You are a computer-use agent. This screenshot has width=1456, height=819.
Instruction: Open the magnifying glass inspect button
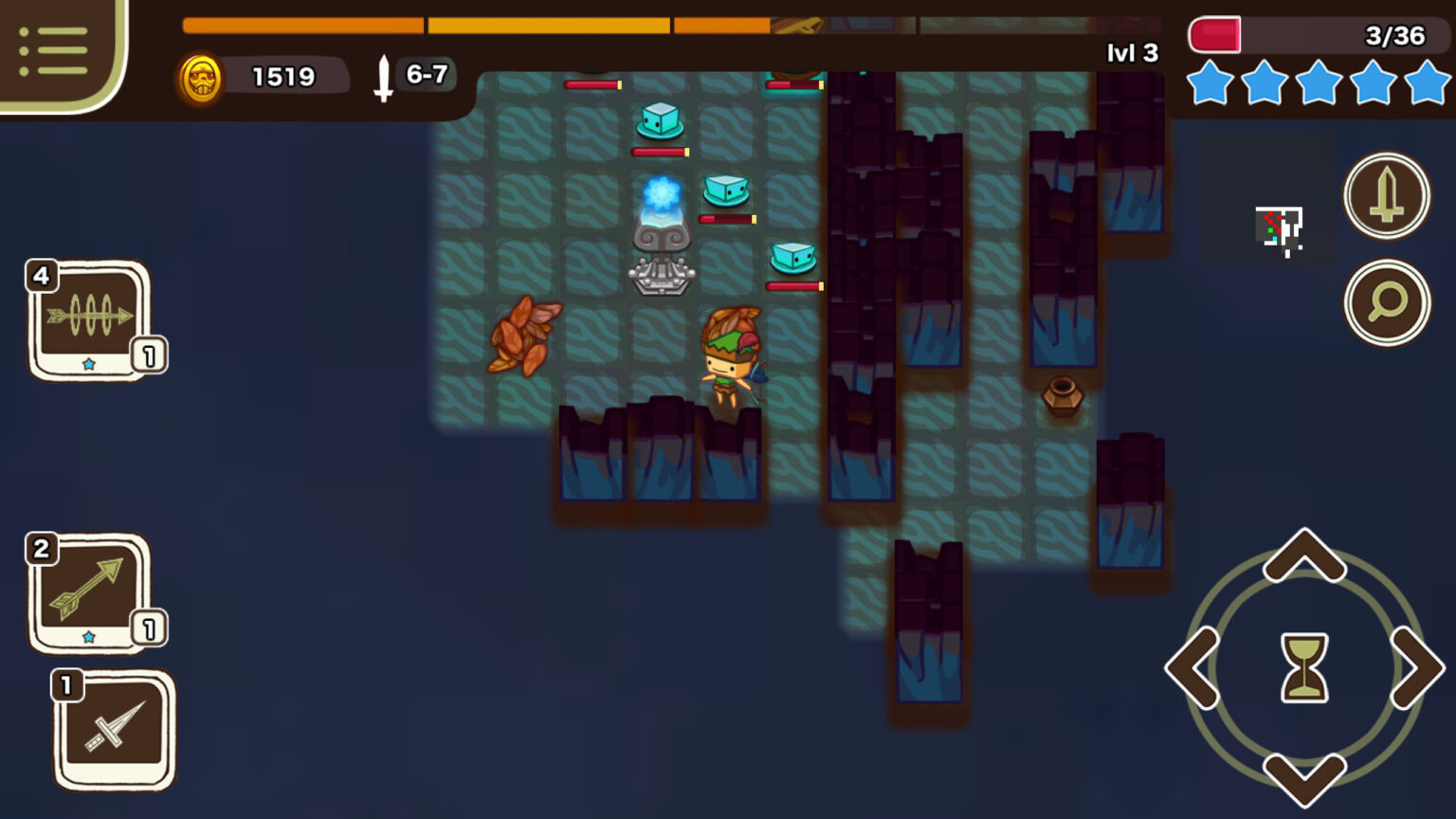(x=1386, y=302)
